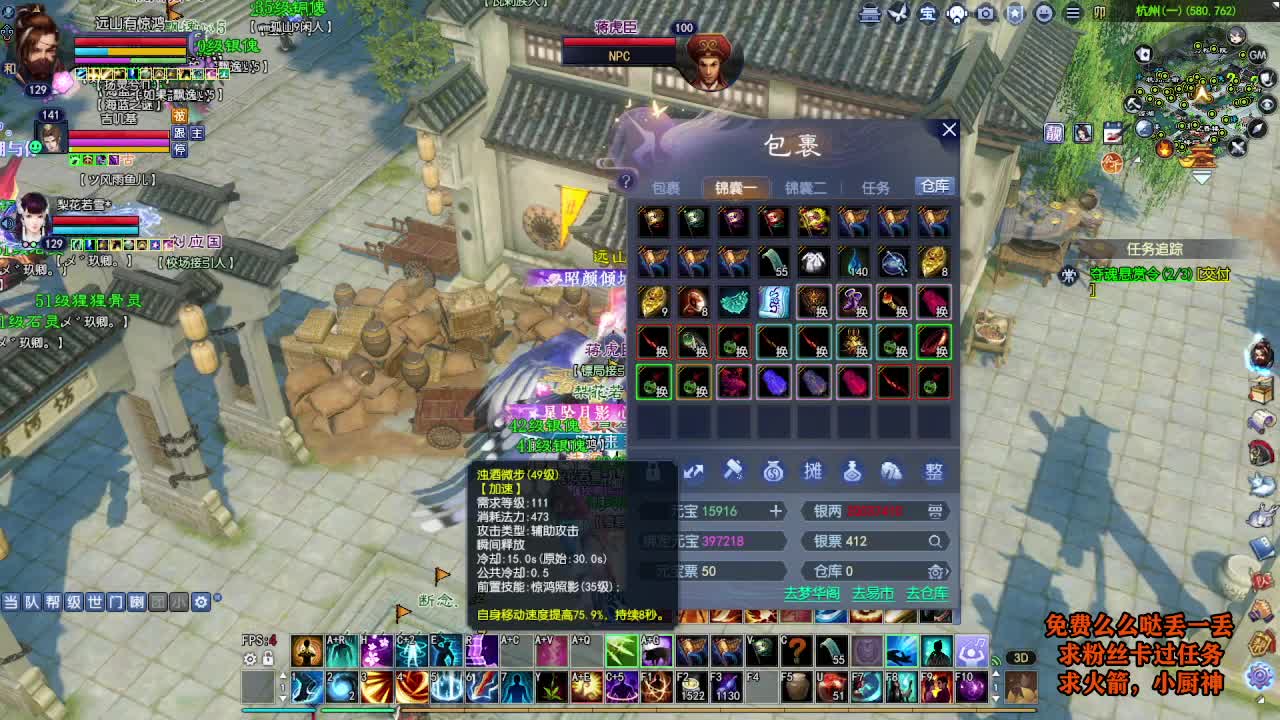Collapse the 任务追踪 quest tracker panel
1280x720 pixels.
(1155, 248)
